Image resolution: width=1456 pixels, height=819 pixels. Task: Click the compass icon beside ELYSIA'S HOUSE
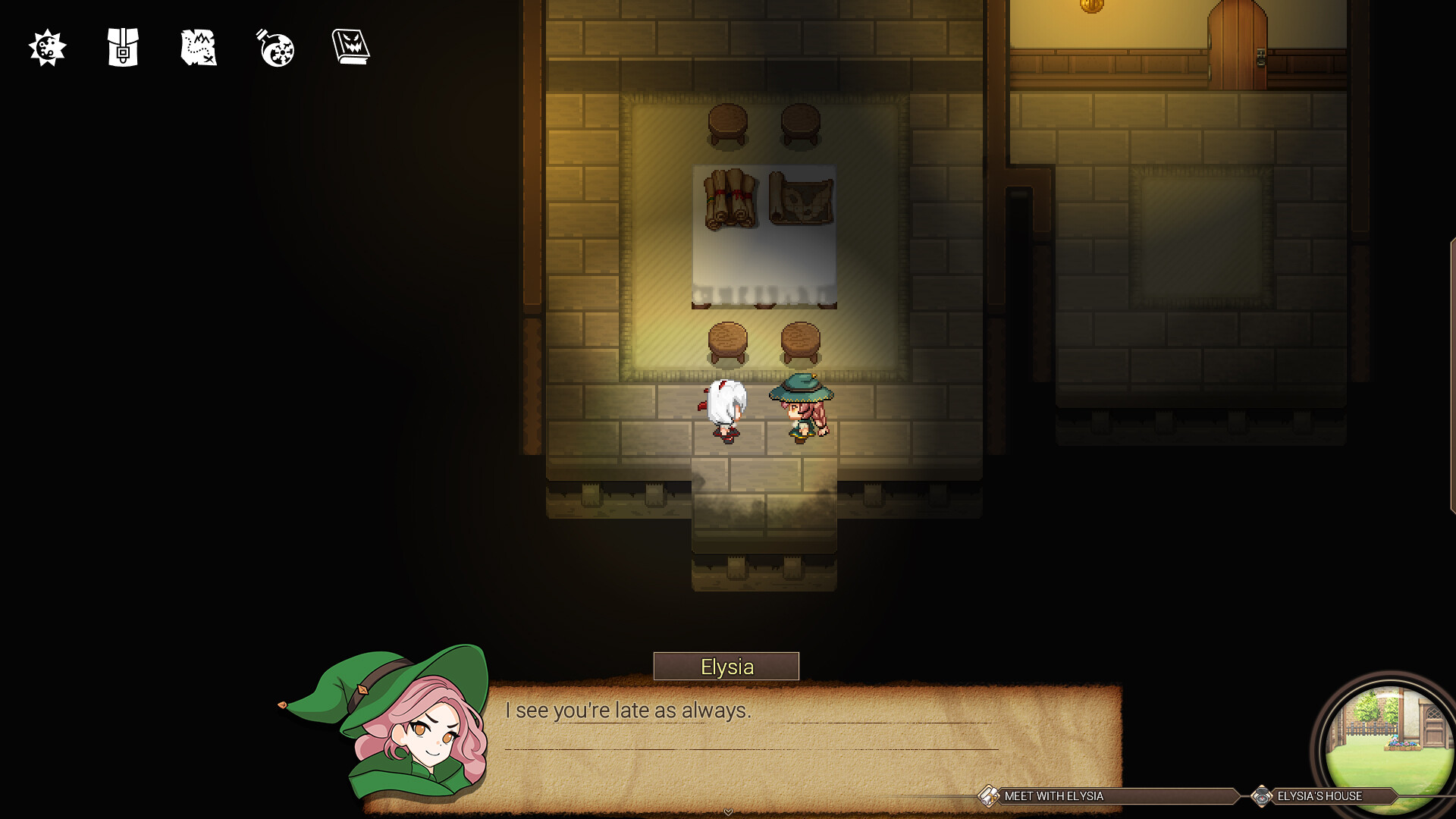tap(1263, 797)
